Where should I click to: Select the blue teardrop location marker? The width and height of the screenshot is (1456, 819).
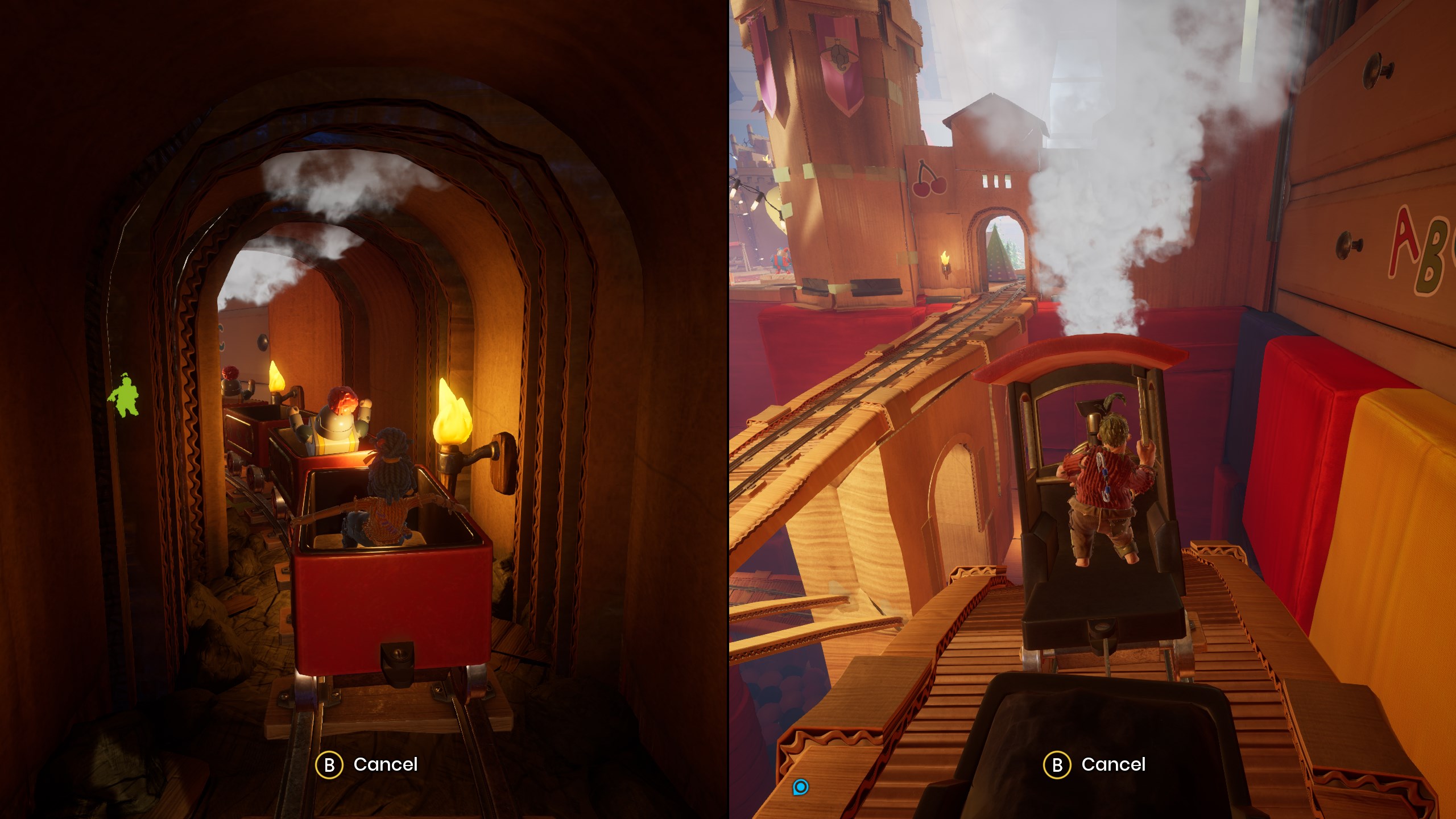pos(800,787)
